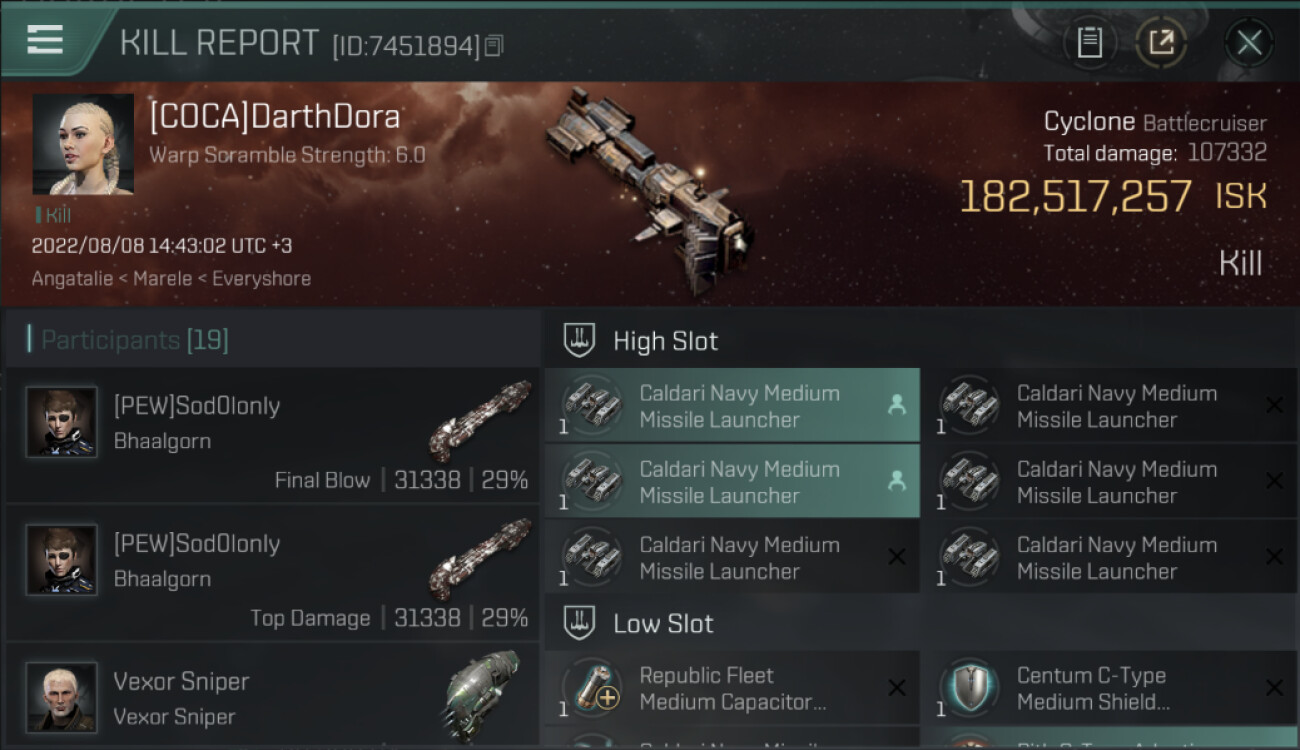Screen dimensions: 1300x750
Task: Copy the kill report ID
Action: [495, 45]
